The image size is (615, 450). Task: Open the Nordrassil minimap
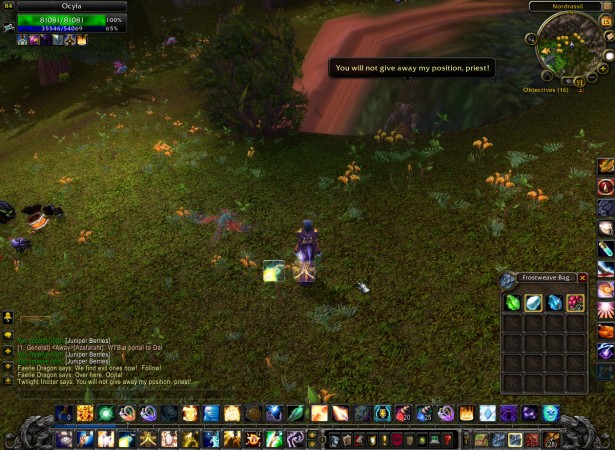569,47
